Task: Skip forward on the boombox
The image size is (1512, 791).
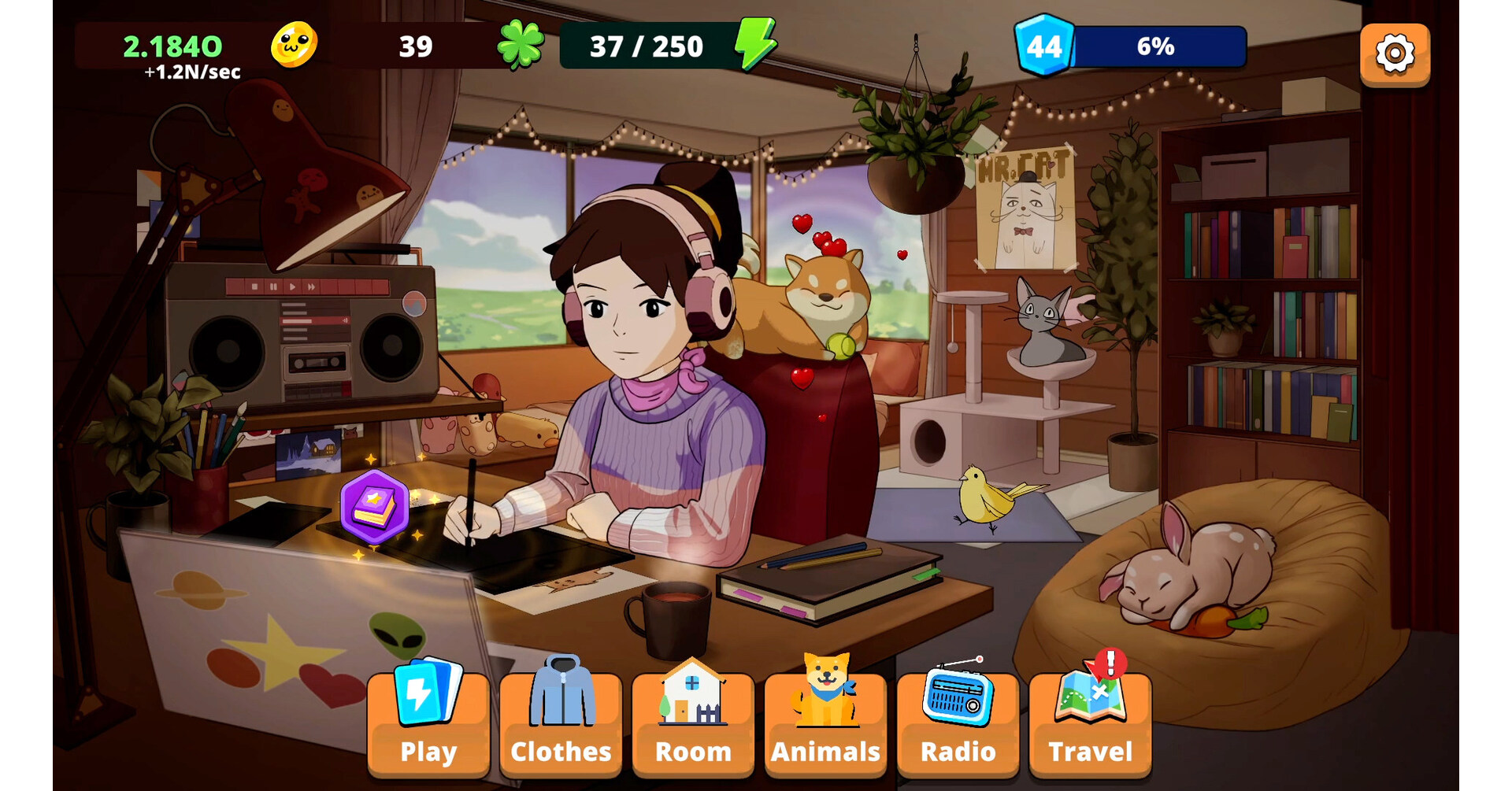Action: 311,287
